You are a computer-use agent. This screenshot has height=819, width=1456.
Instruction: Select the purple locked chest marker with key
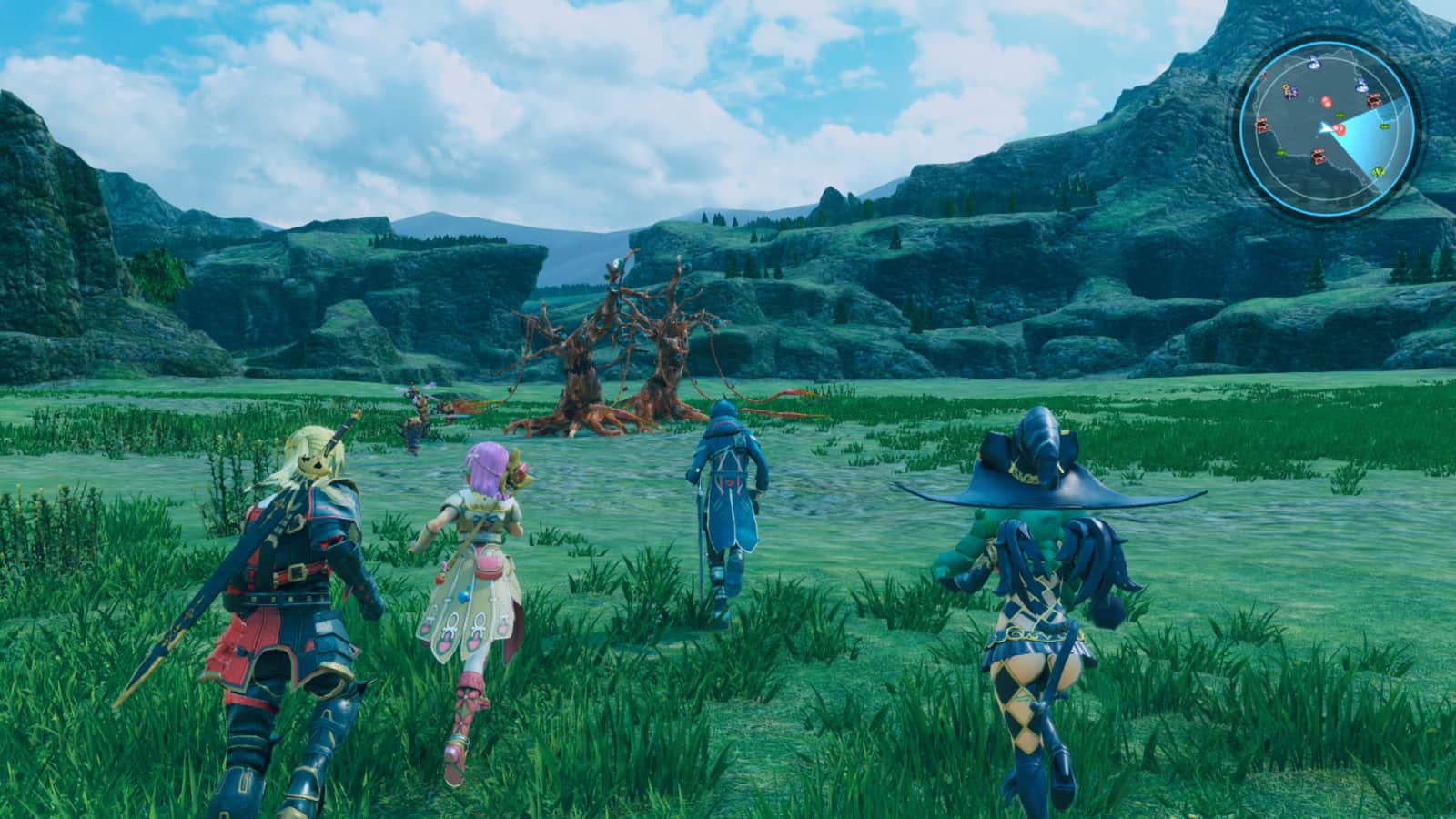(1289, 91)
